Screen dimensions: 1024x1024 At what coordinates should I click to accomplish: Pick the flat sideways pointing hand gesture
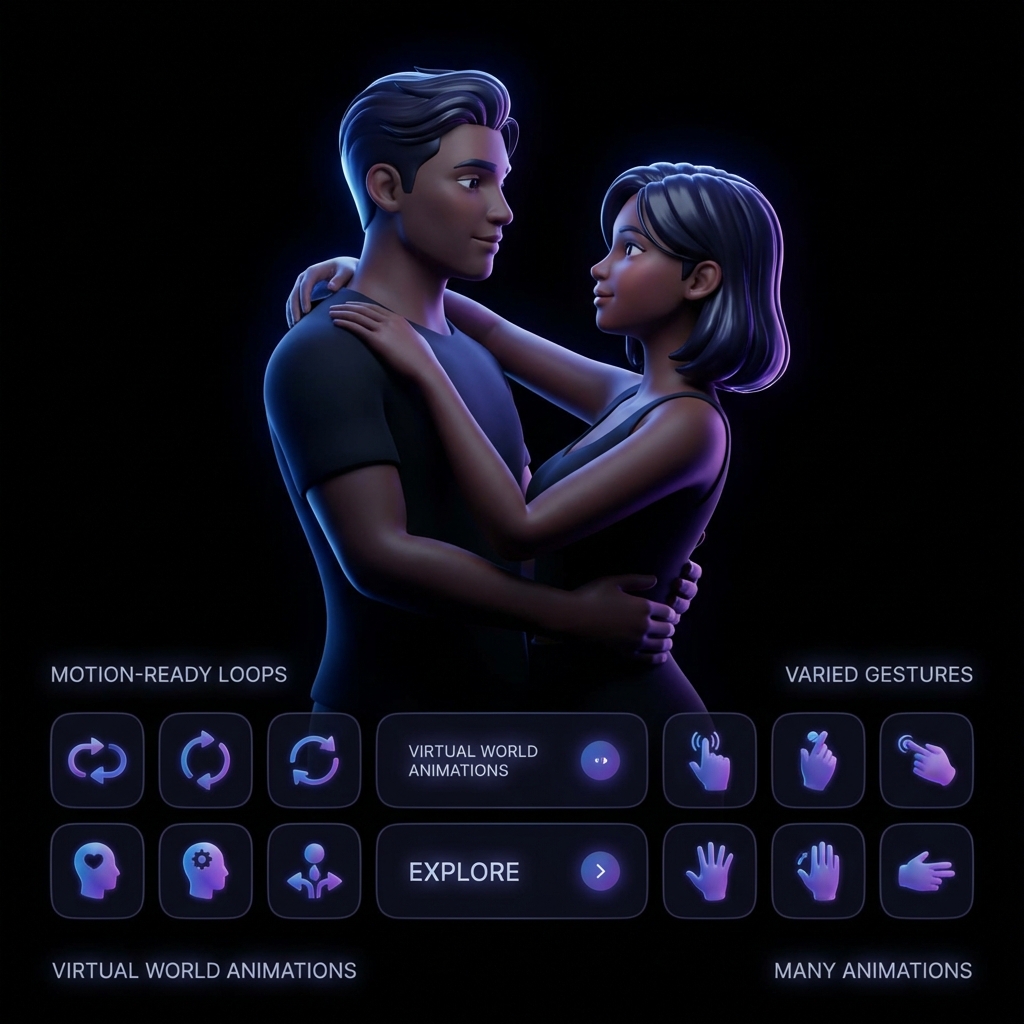[926, 871]
